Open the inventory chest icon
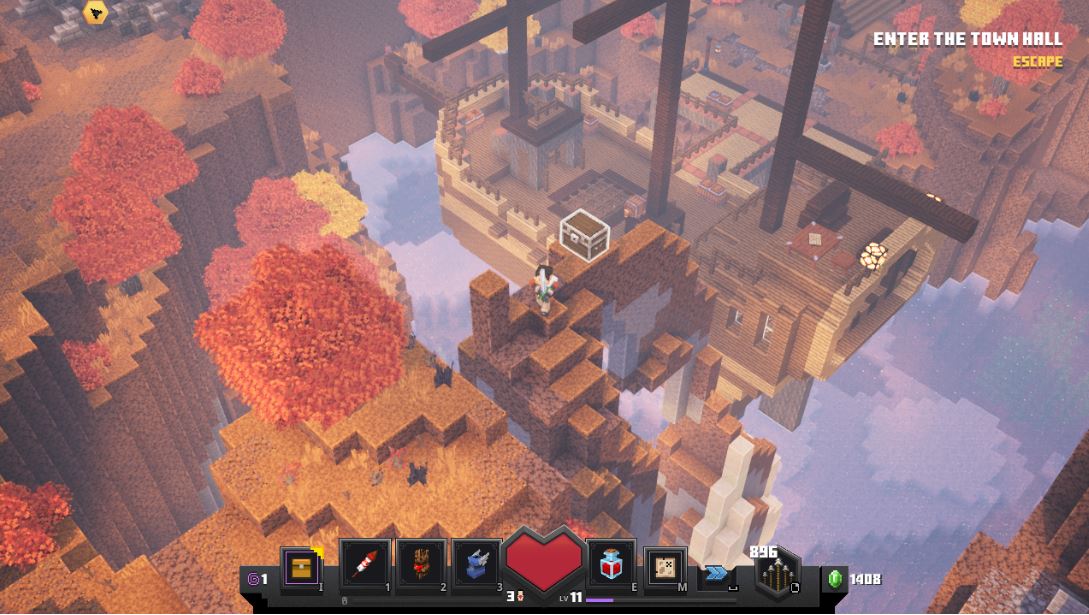 tap(301, 567)
